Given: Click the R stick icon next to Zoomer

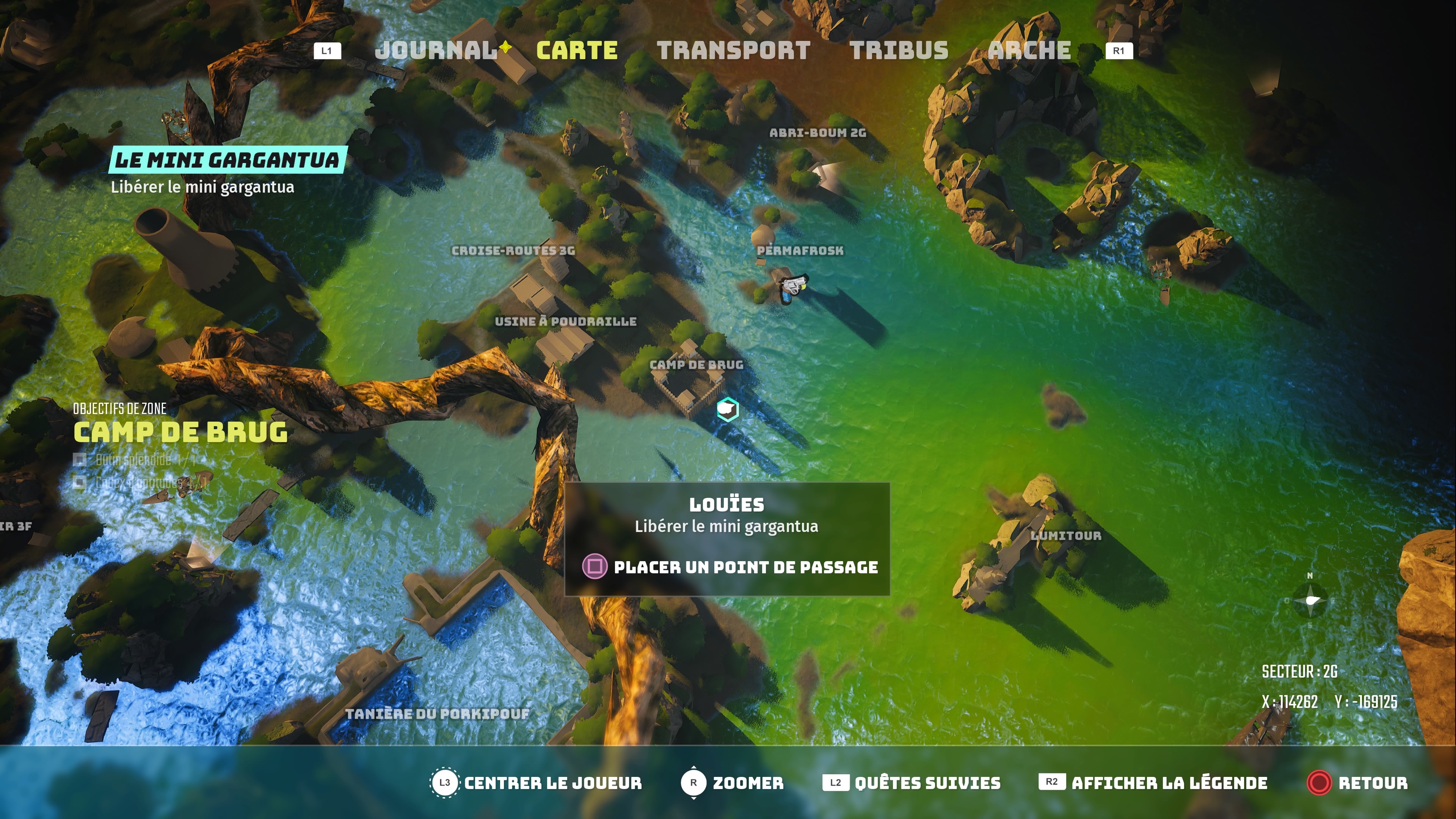Looking at the screenshot, I should (x=694, y=783).
